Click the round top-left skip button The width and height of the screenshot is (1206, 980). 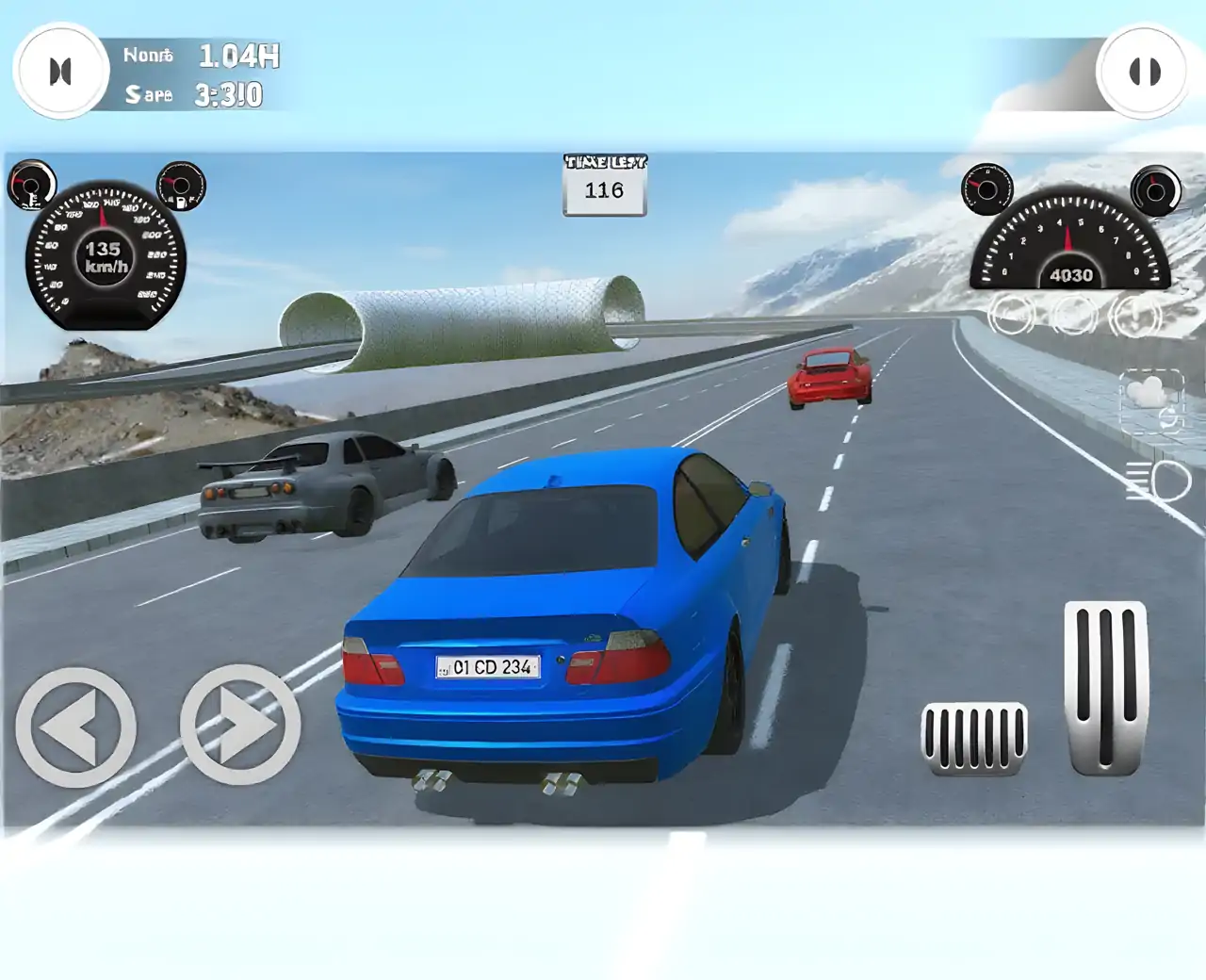[x=61, y=72]
